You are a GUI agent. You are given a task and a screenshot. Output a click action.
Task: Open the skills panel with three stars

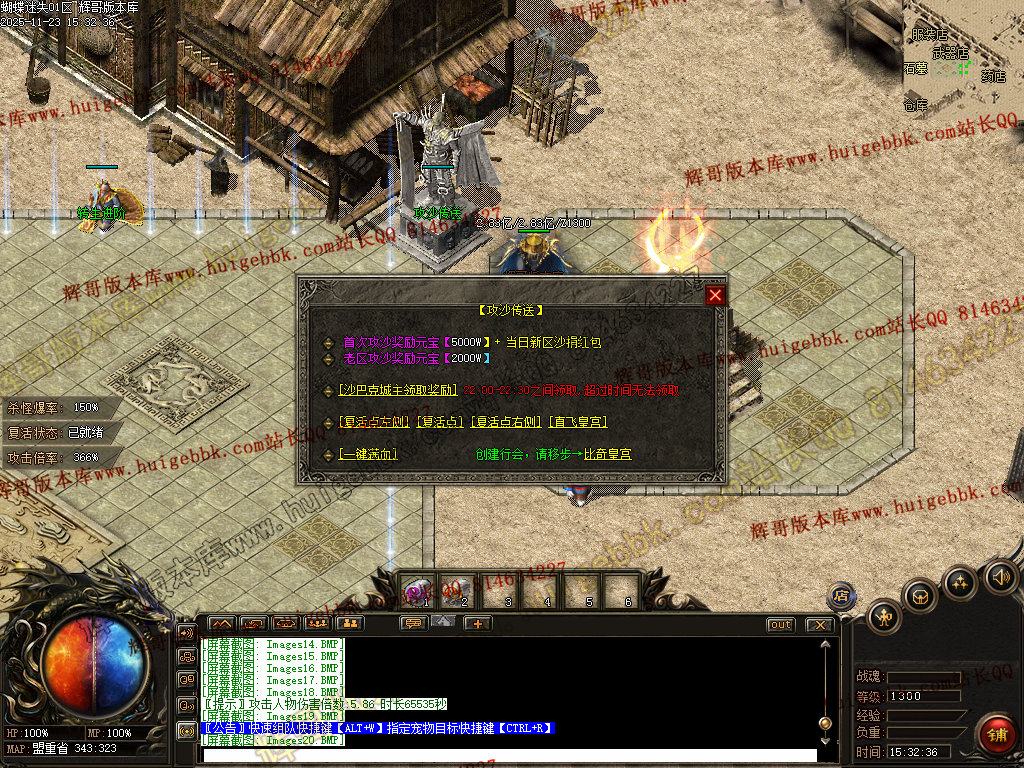pyautogui.click(x=961, y=582)
